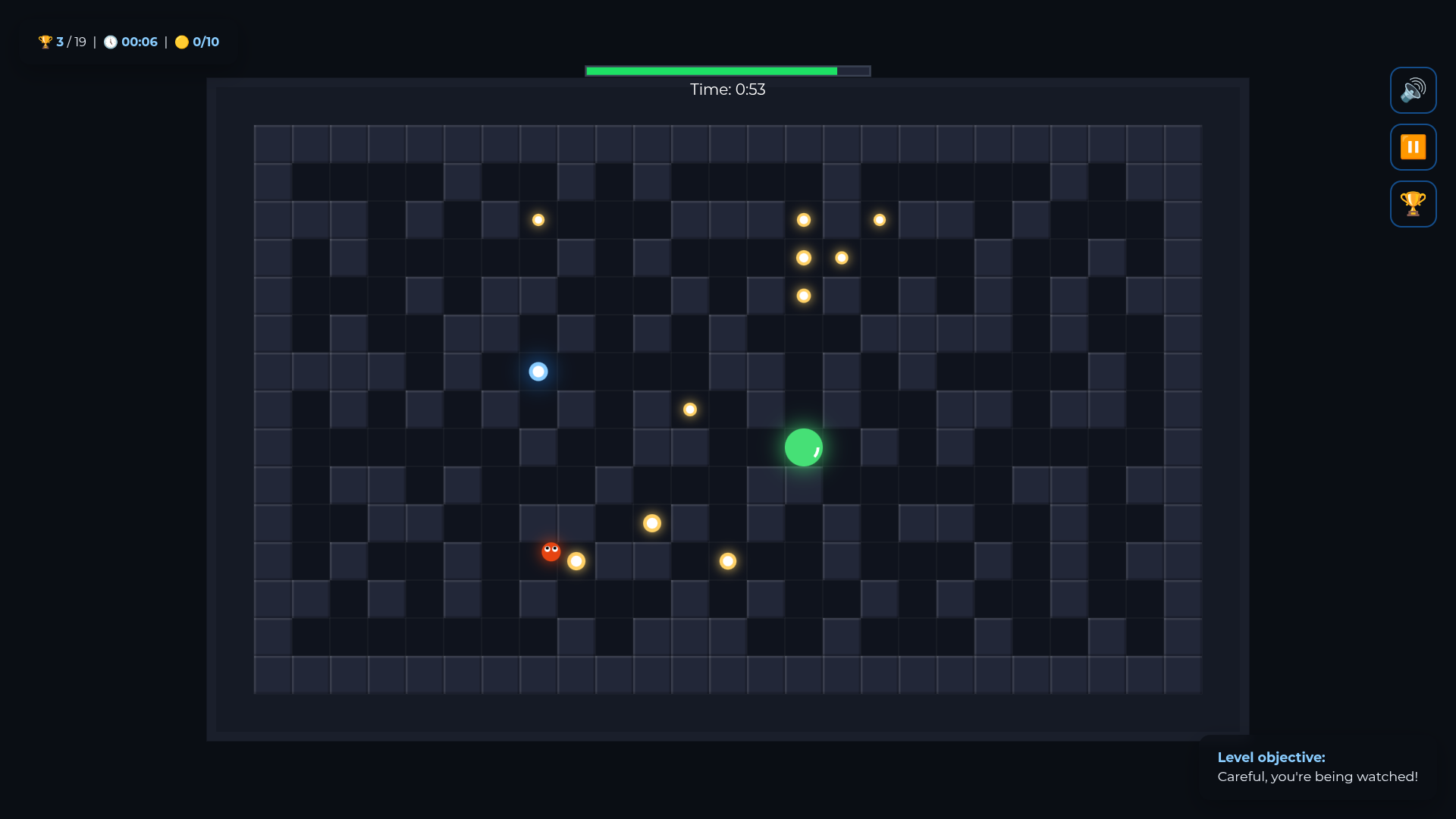The image size is (1456, 819).
Task: Expand the top-left score panel
Action: pyautogui.click(x=129, y=42)
